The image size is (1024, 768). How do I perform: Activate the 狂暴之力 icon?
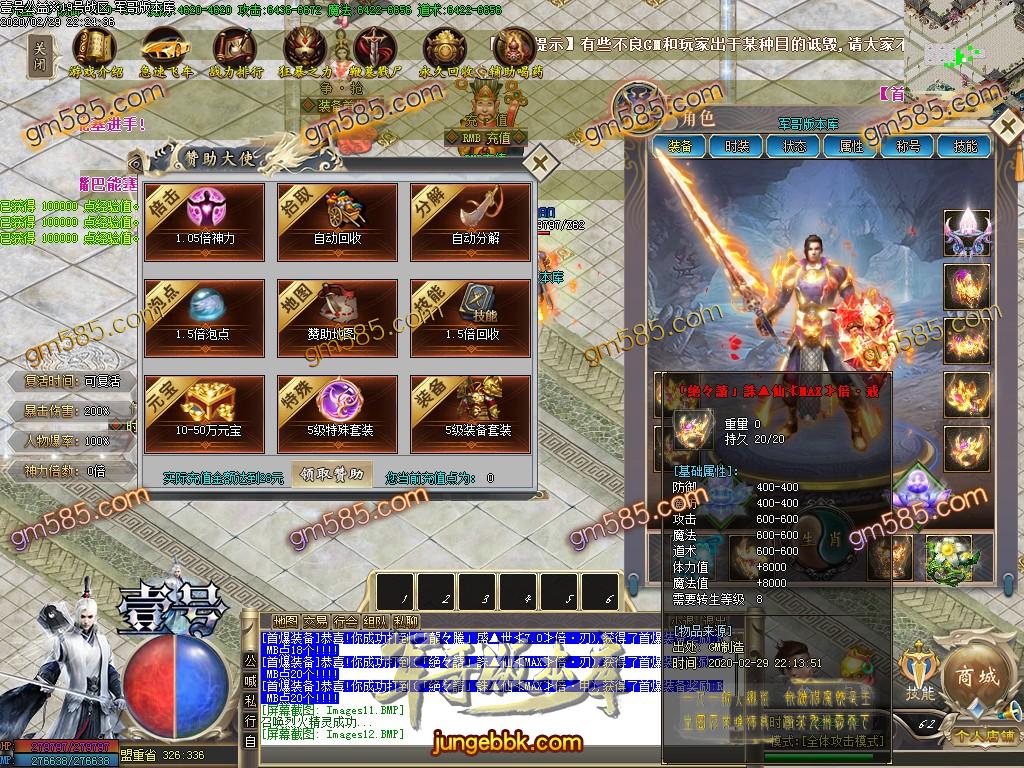(x=306, y=48)
